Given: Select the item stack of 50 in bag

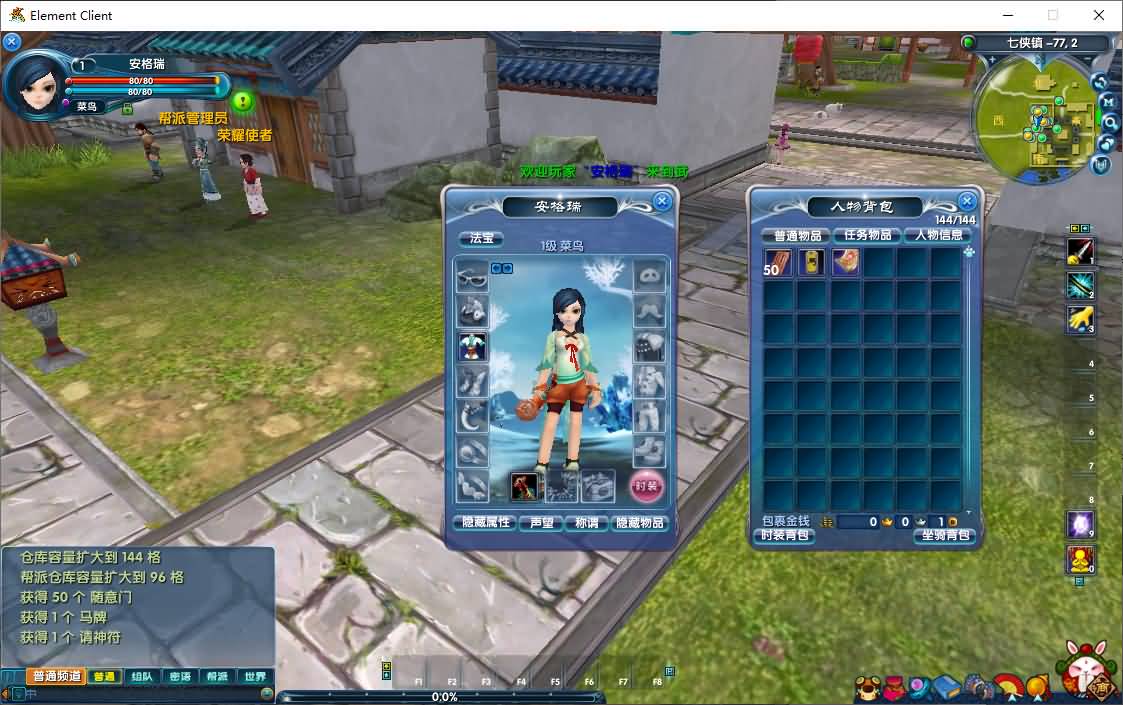Looking at the screenshot, I should 778,263.
